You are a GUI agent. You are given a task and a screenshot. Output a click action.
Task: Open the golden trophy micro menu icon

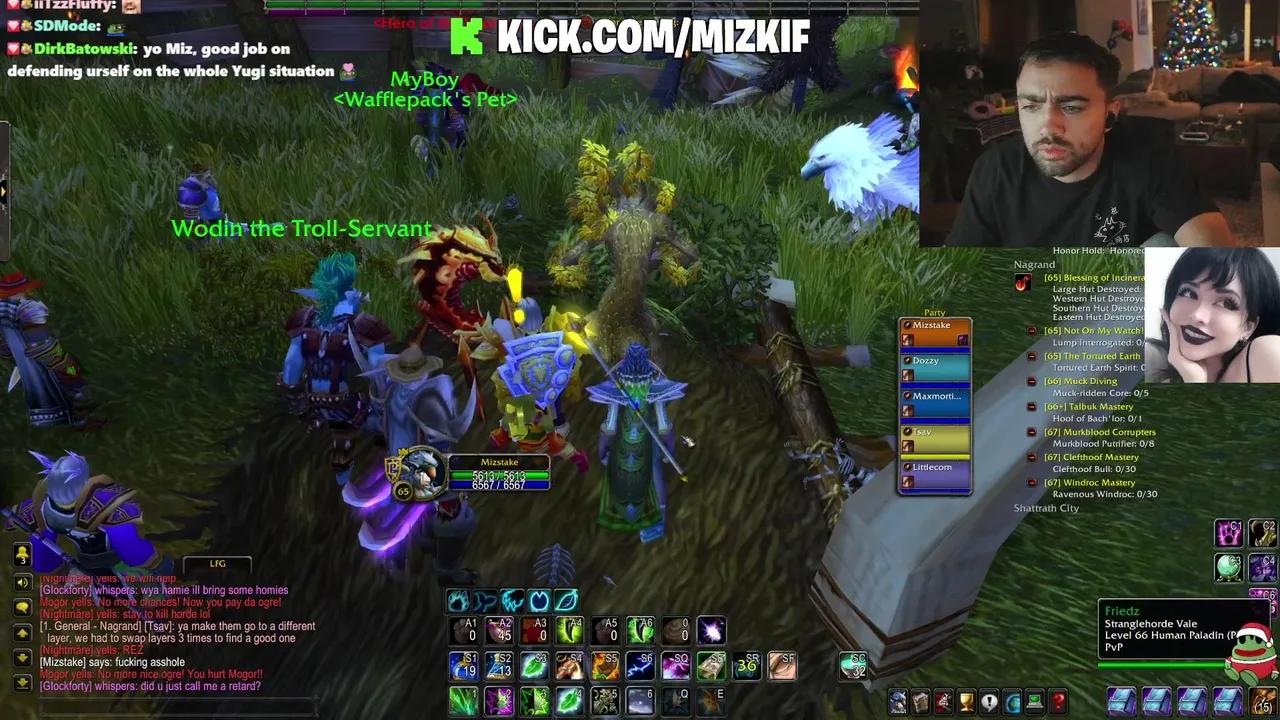pyautogui.click(x=965, y=700)
